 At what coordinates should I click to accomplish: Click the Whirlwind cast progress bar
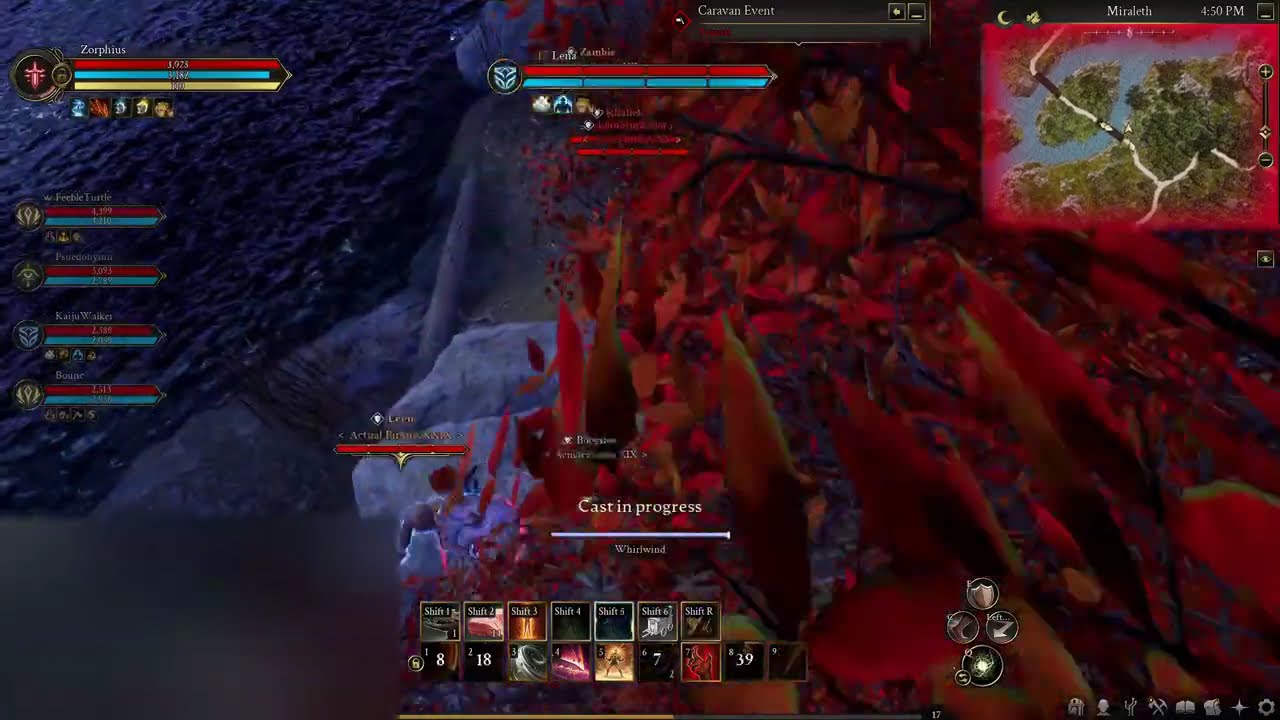[640, 535]
